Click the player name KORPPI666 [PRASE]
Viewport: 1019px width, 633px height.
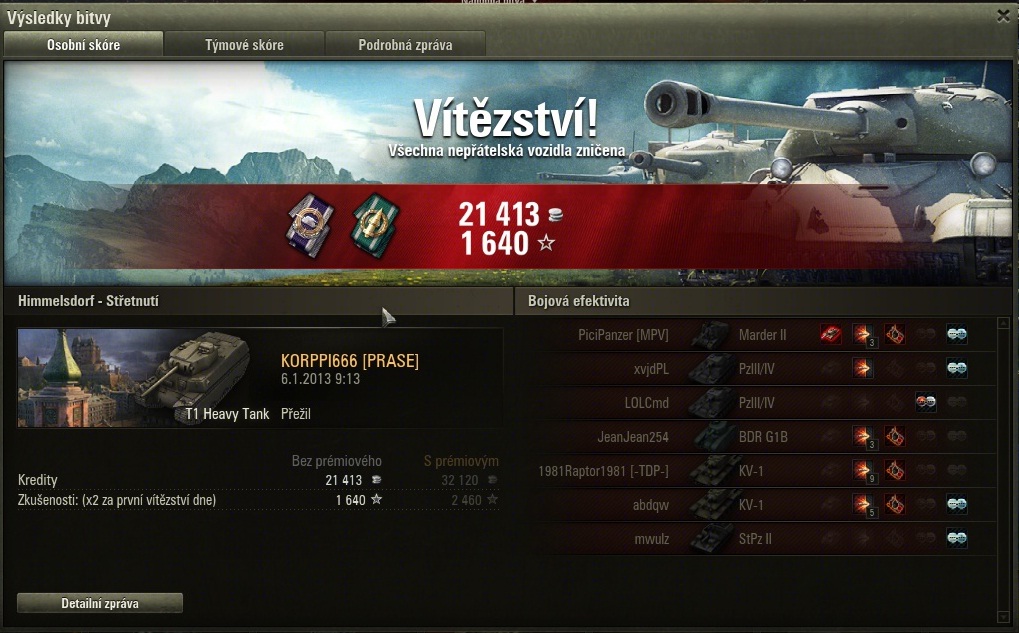click(x=349, y=361)
